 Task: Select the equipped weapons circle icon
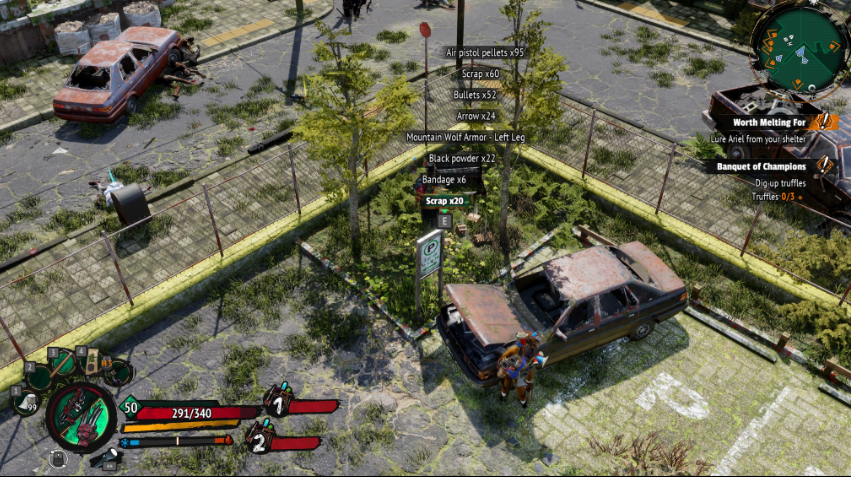(x=81, y=417)
